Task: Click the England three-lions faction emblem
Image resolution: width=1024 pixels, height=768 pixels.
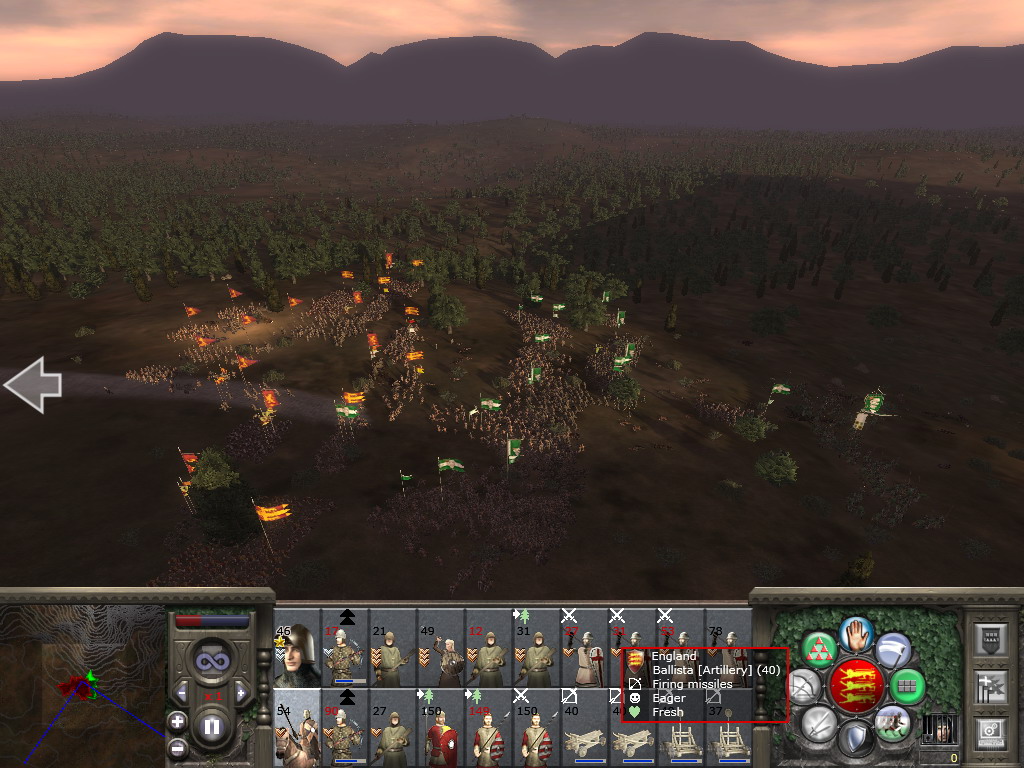Action: tap(857, 686)
